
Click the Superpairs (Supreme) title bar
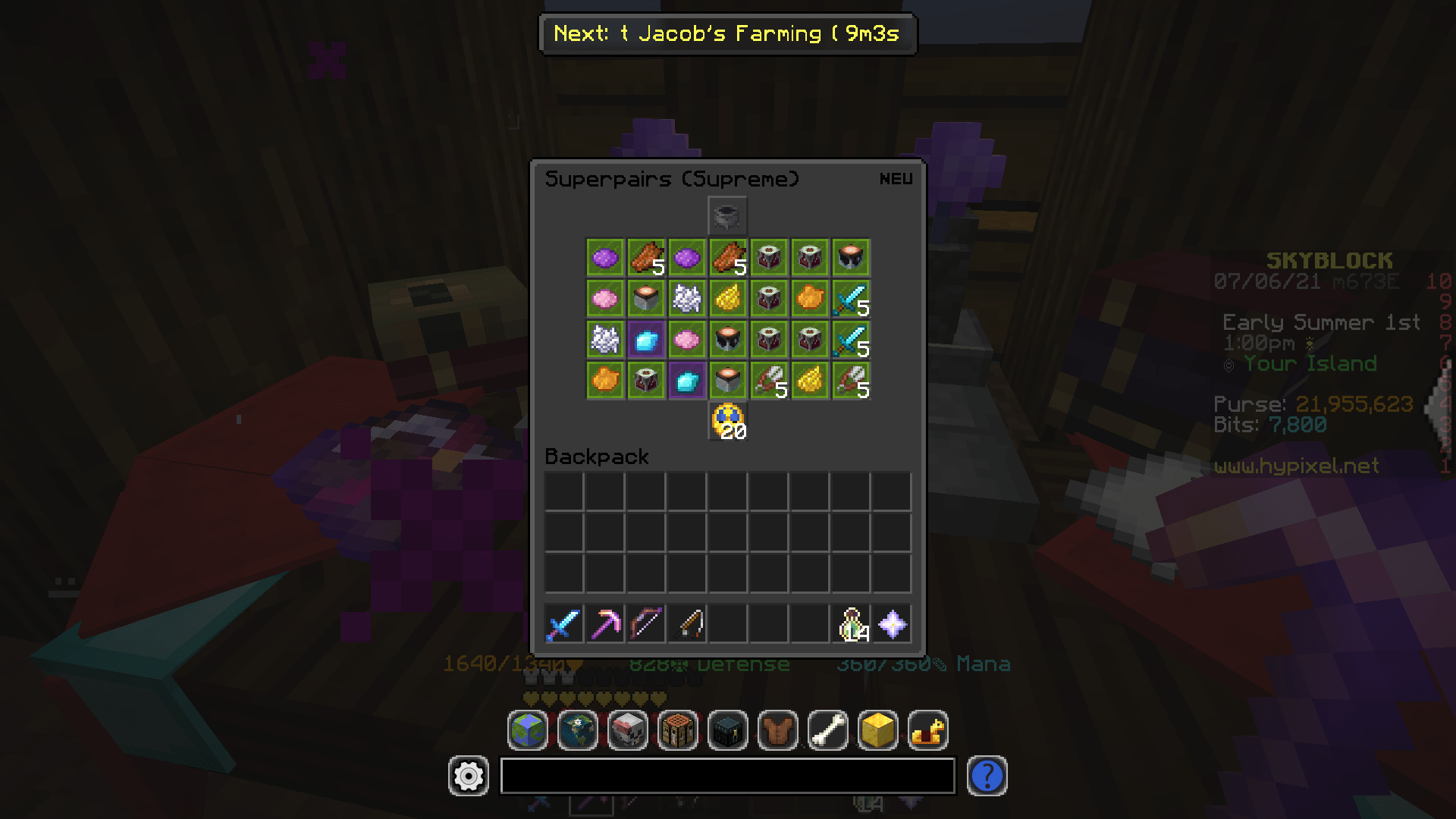pos(672,179)
